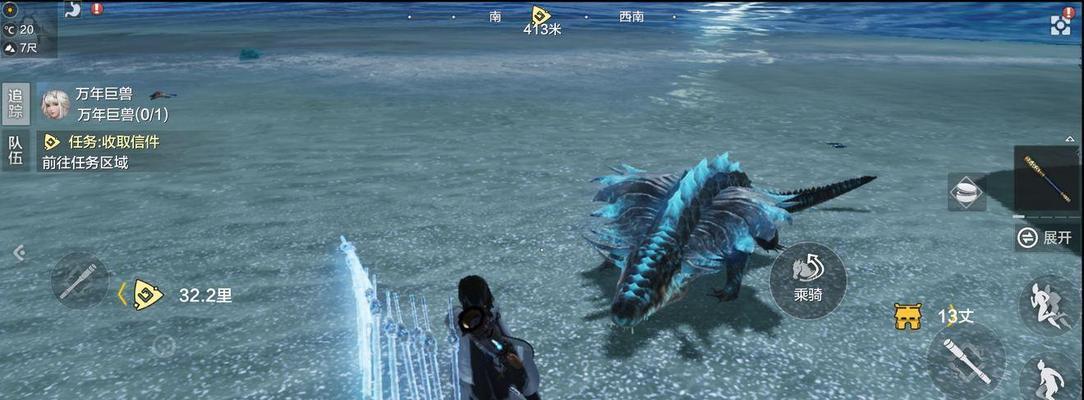1084x400 pixels.
Task: Tap the red exclamation warning icon
Action: click(97, 9)
